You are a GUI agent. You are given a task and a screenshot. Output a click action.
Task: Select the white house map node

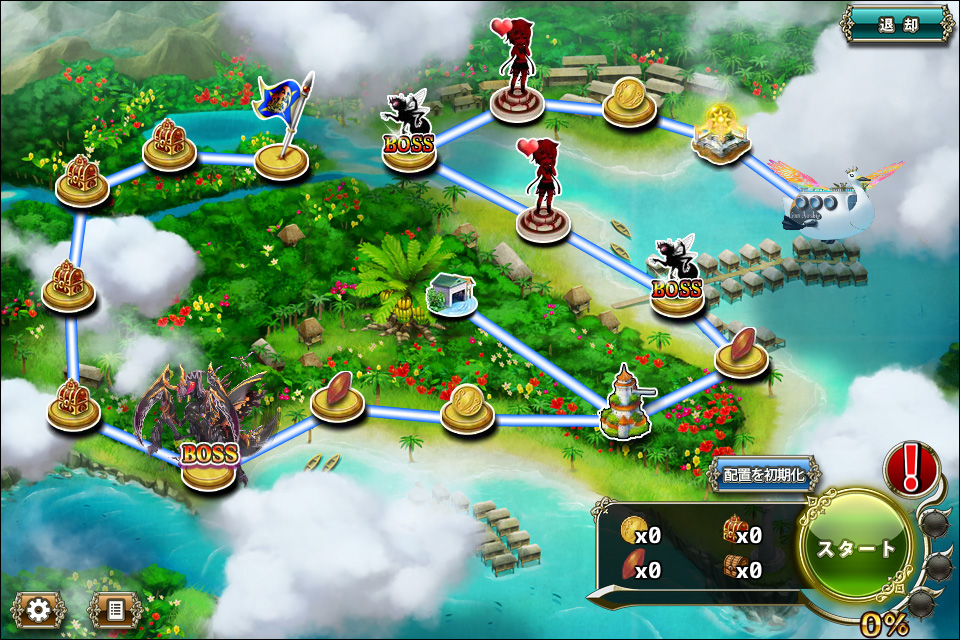[449, 295]
